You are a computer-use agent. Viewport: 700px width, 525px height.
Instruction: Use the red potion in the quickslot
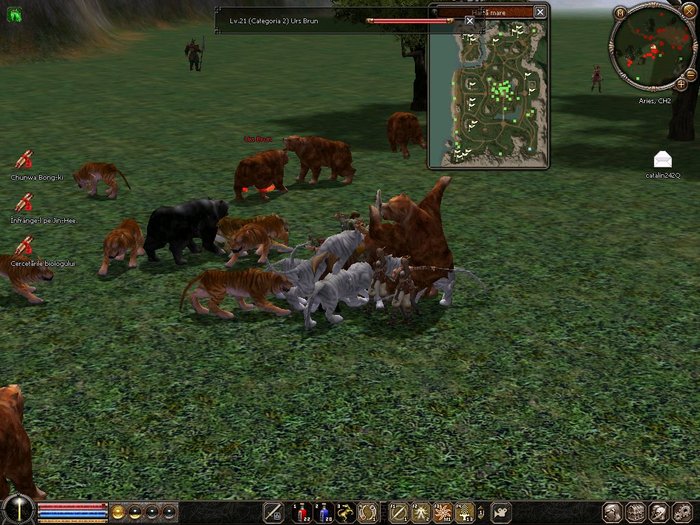(302, 512)
